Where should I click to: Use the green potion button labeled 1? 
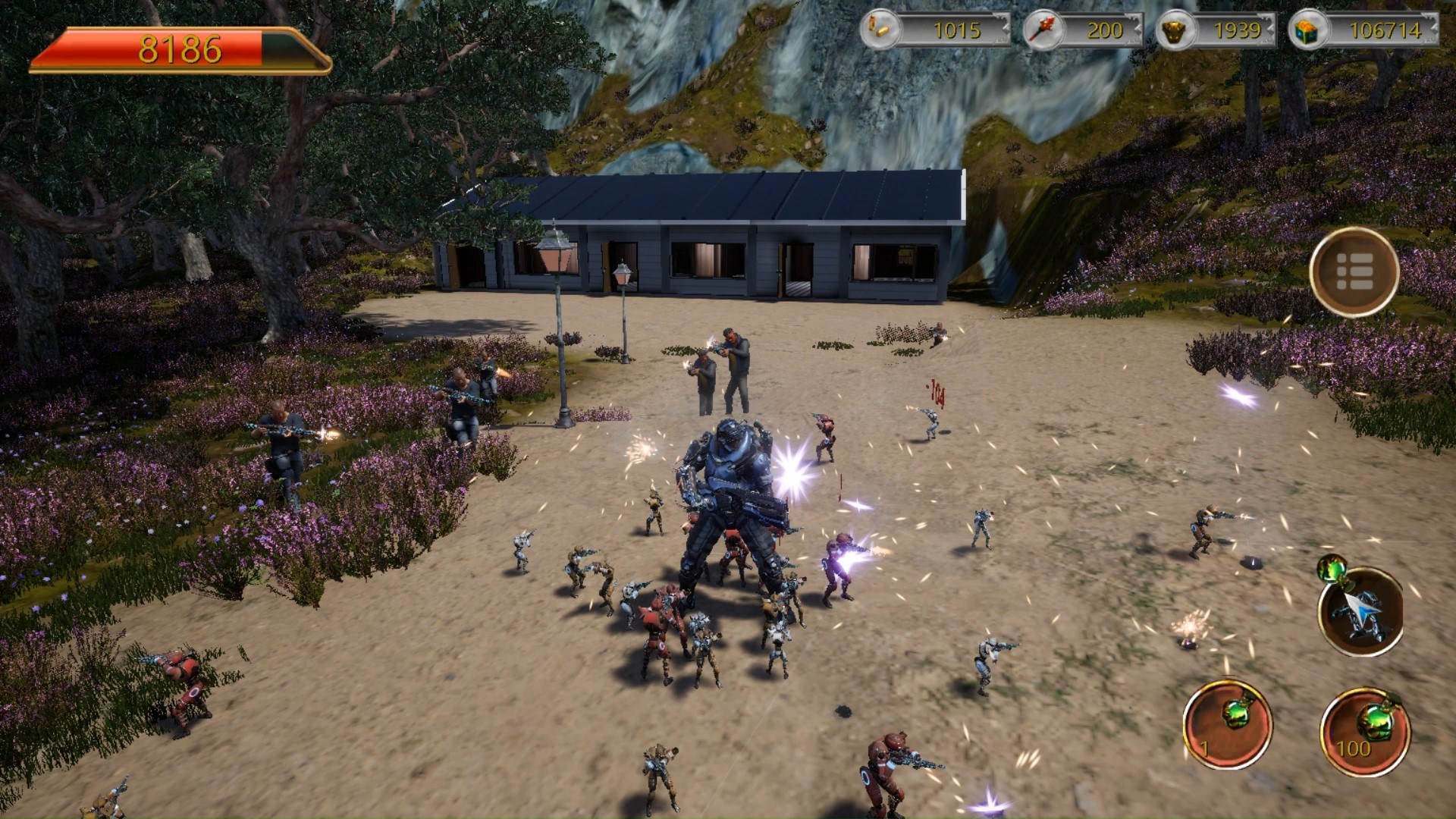(x=1228, y=724)
